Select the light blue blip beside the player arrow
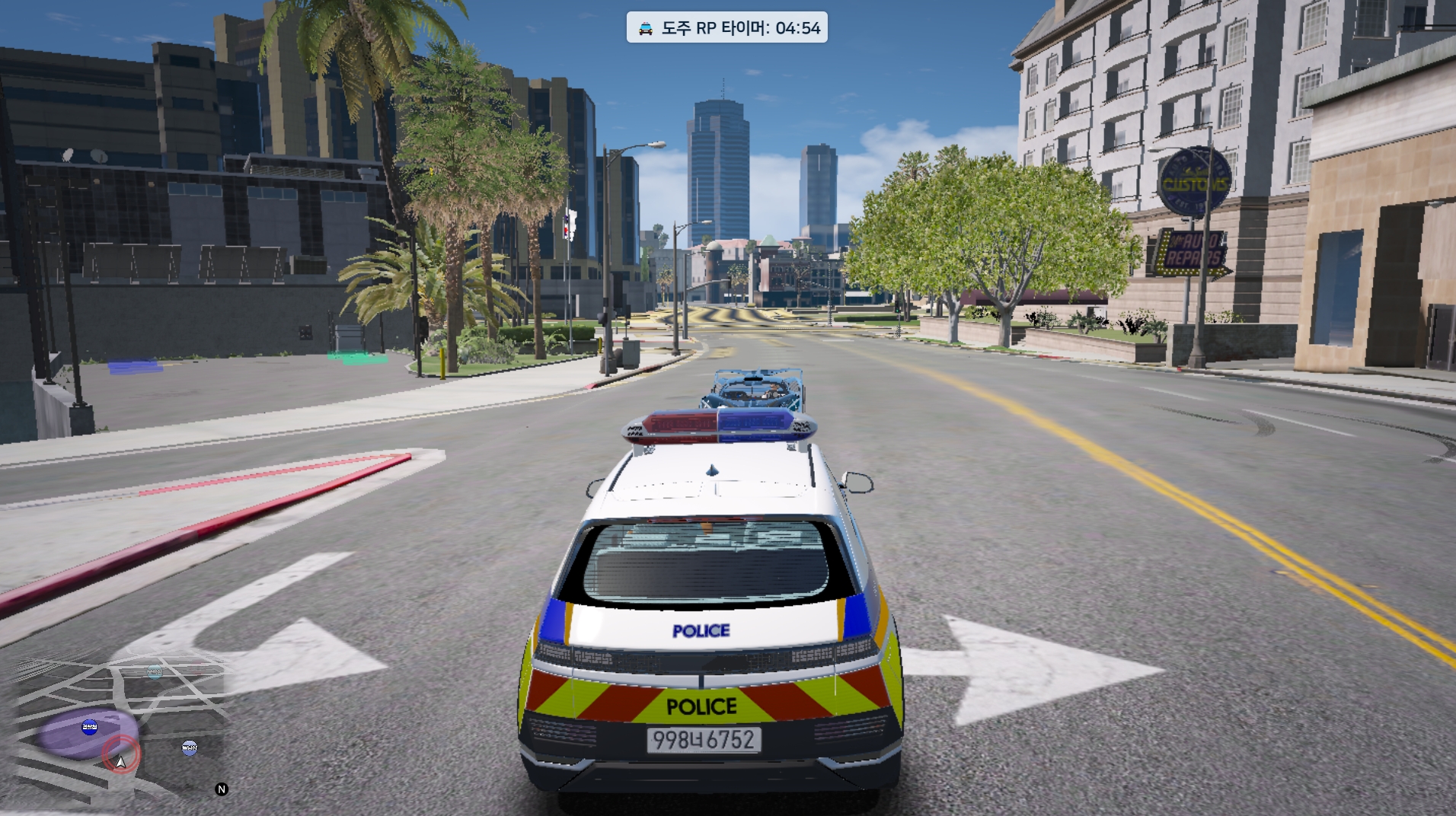Screen dimensions: 1456x816 click(x=190, y=747)
